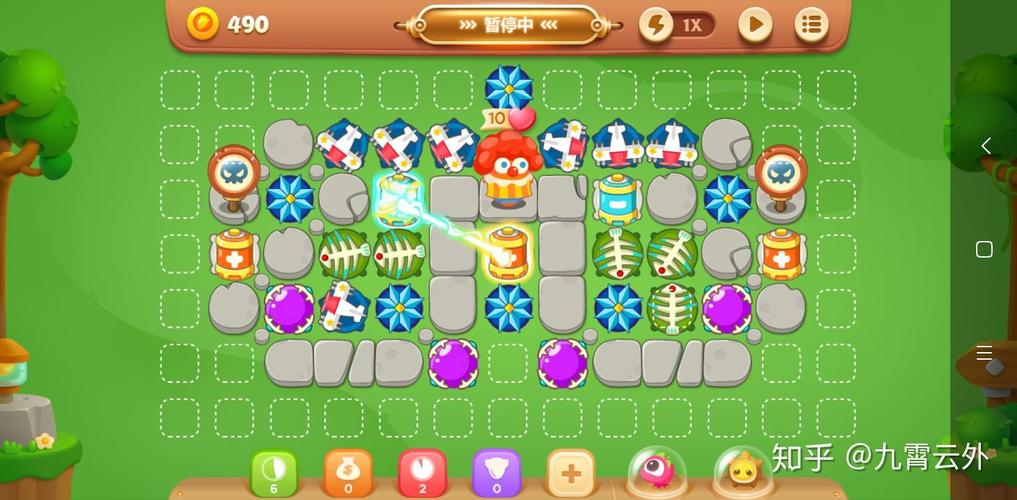
Task: Use the green half-circle power-up
Action: 273,471
